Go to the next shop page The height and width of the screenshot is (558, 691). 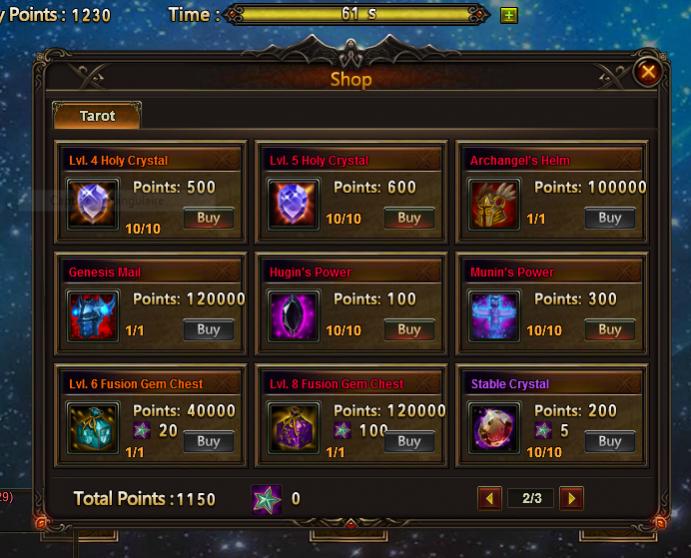[570, 498]
